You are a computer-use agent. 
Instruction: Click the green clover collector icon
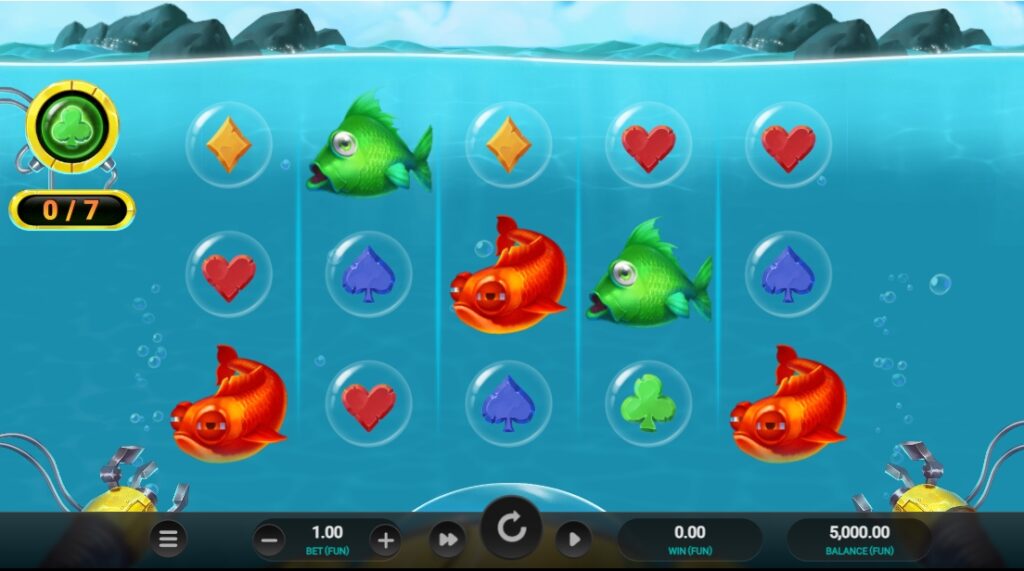tap(72, 129)
